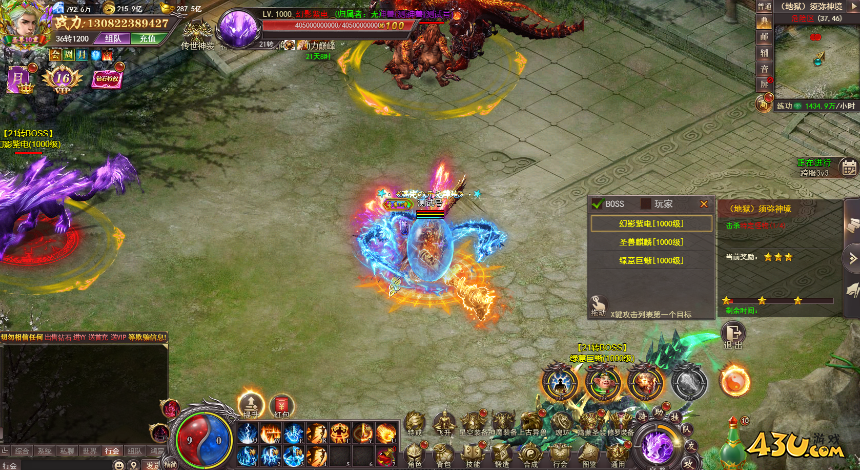Select 绿墨巨蜥 boss from the target list
860x470 pixels.
point(651,260)
